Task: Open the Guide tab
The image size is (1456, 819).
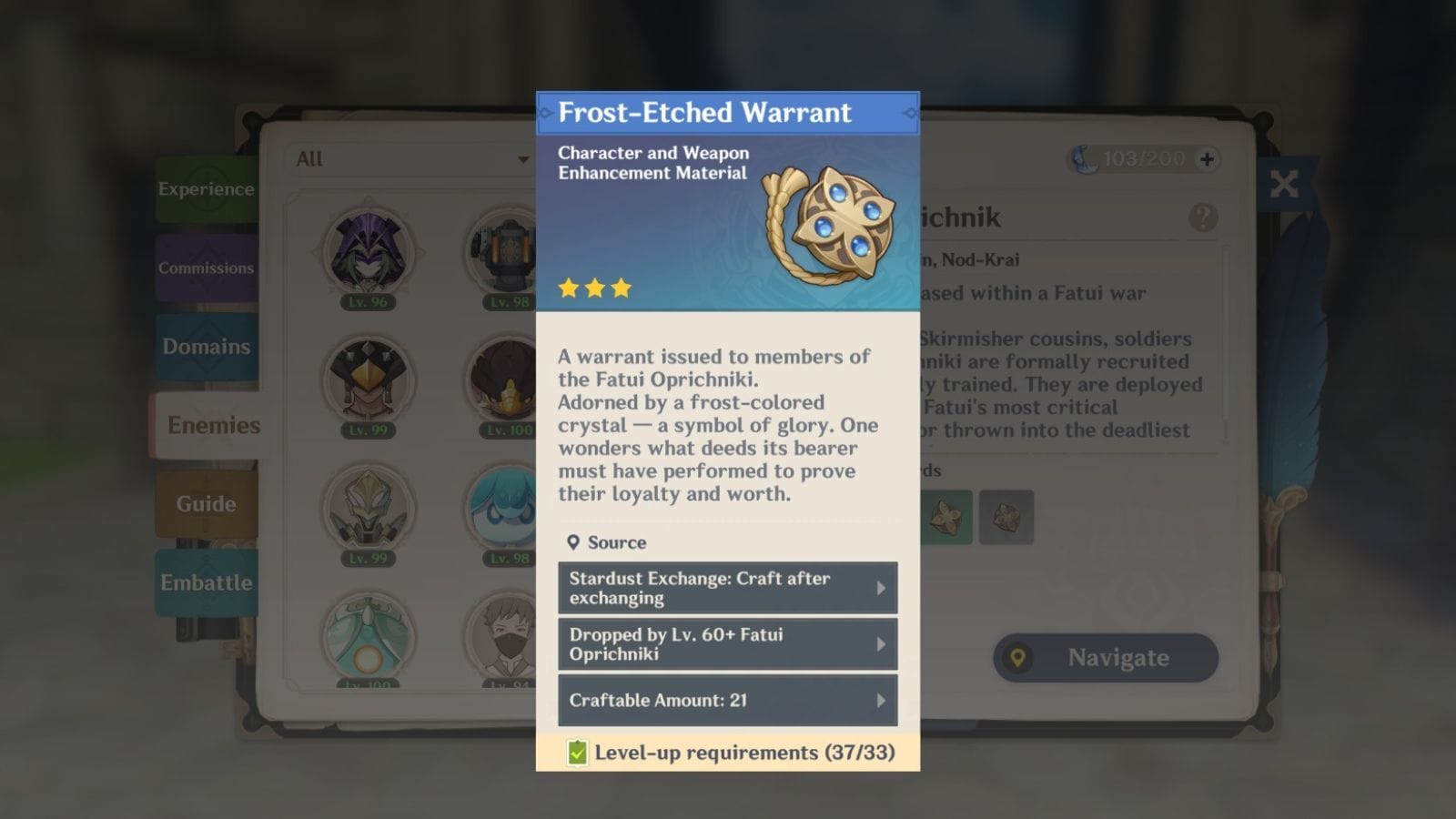Action: coord(206,503)
